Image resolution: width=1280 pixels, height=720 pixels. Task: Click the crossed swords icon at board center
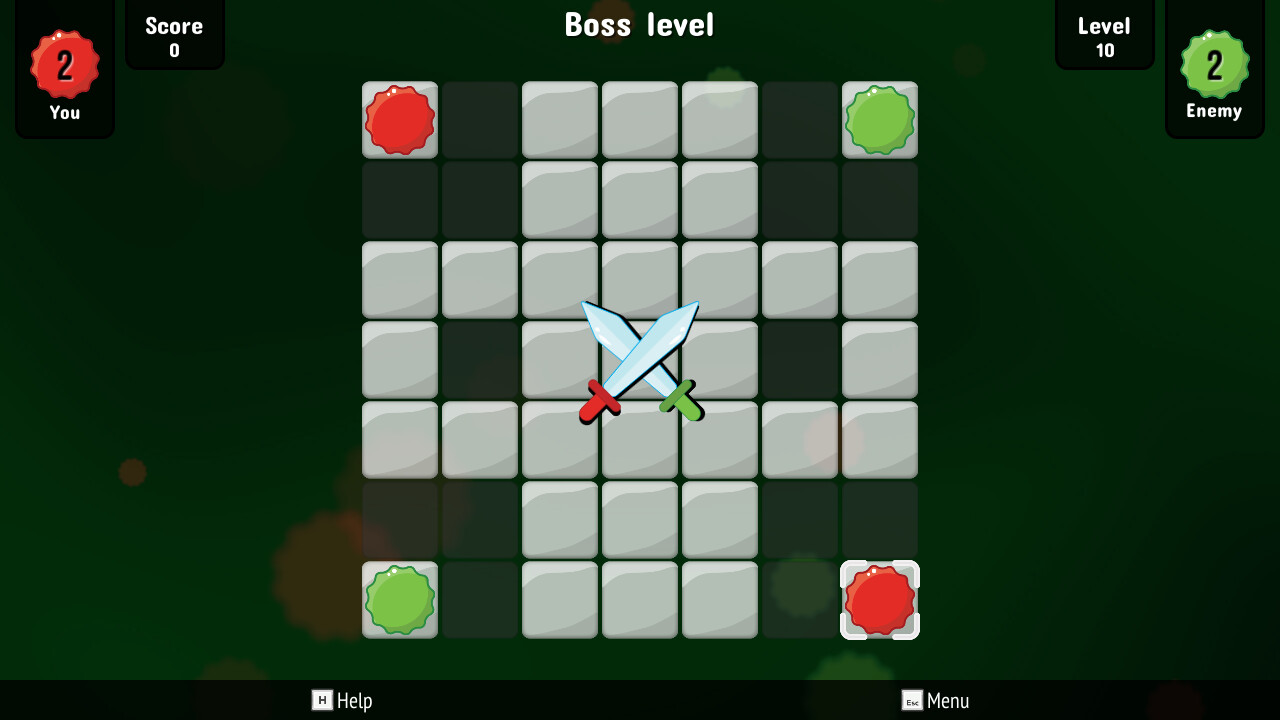click(640, 360)
